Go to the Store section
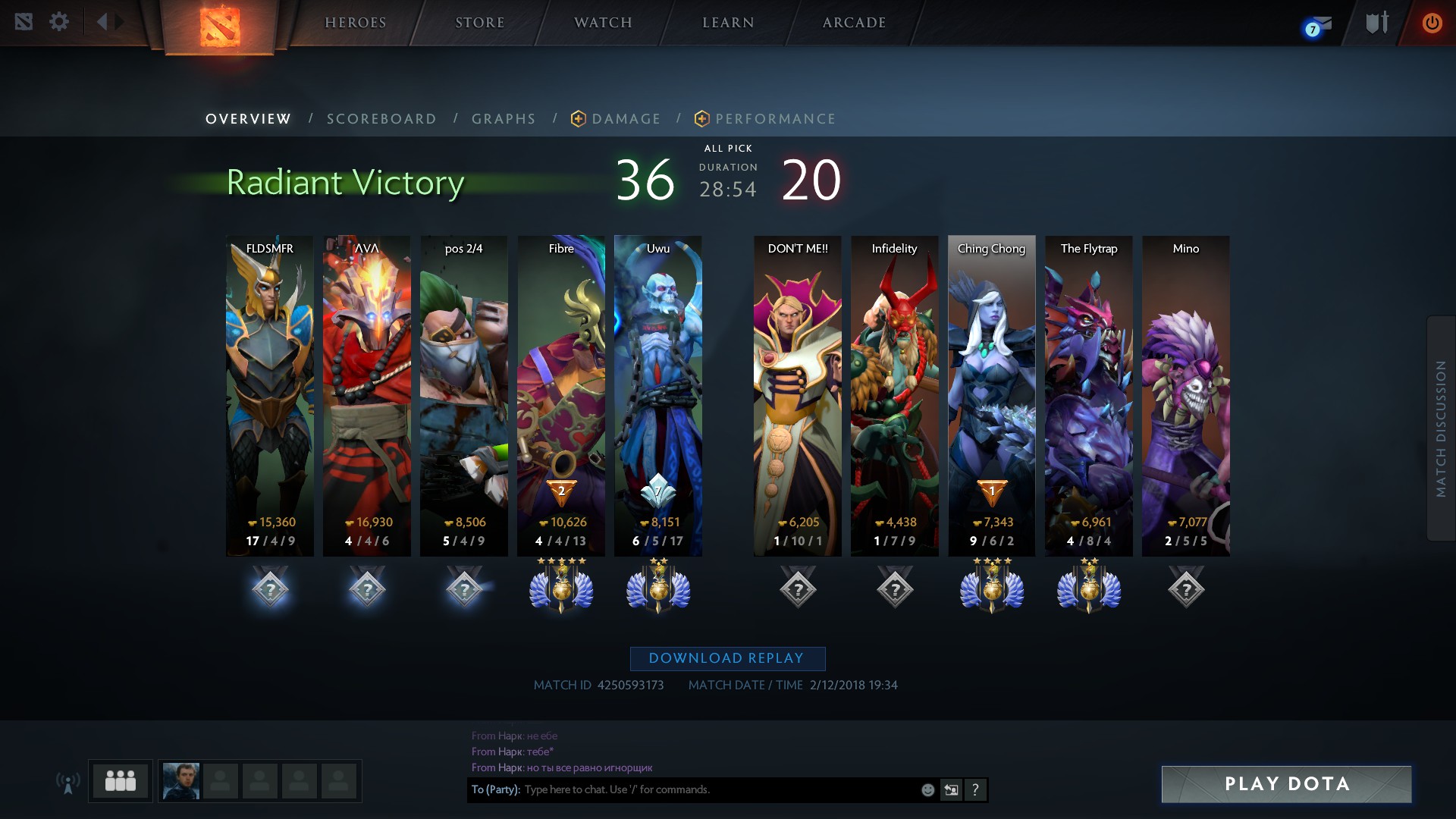The width and height of the screenshot is (1456, 819). click(479, 23)
